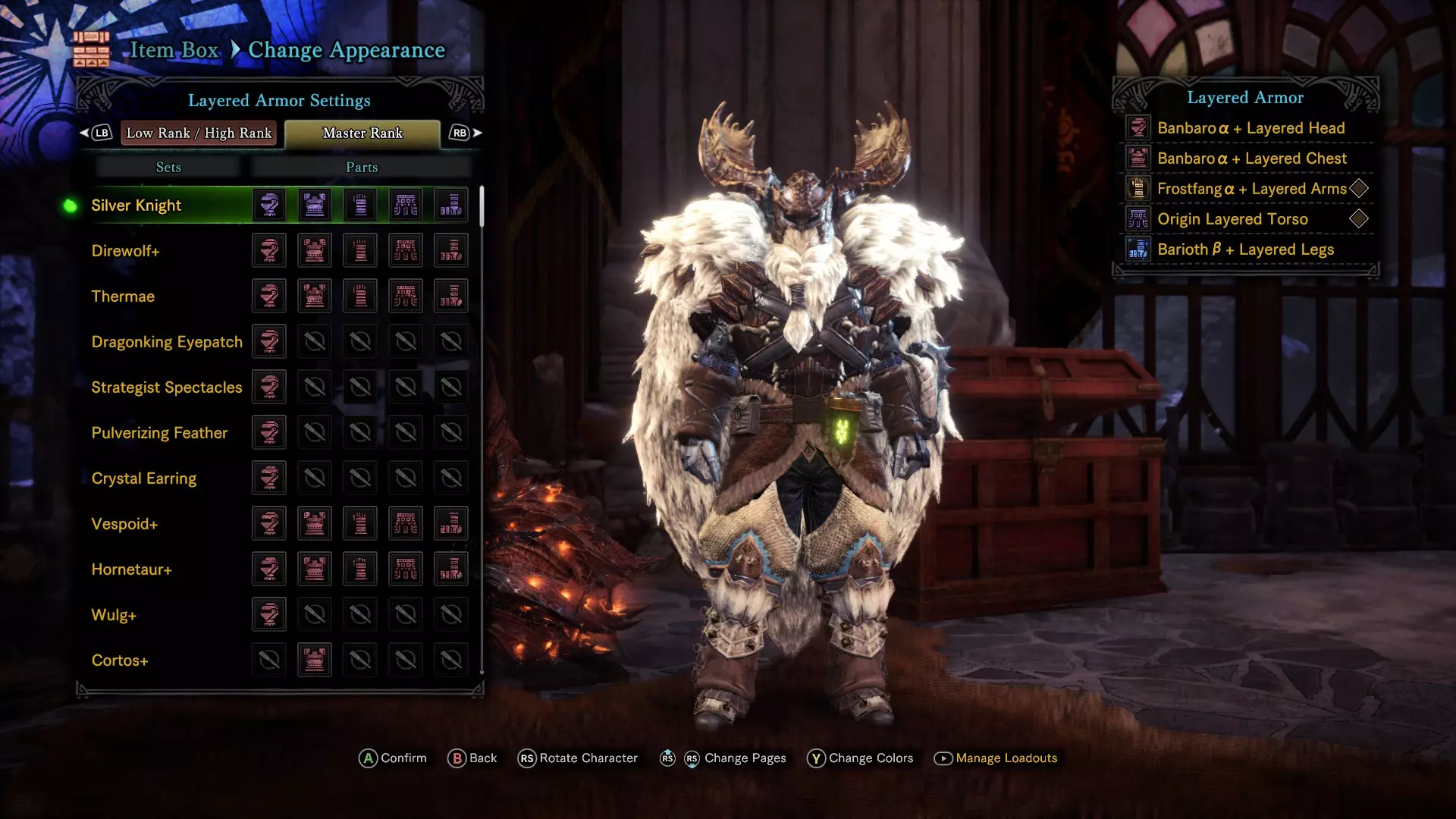Select the Origin Layered Torso slot
The height and width of the screenshot is (819, 1456).
(1232, 219)
